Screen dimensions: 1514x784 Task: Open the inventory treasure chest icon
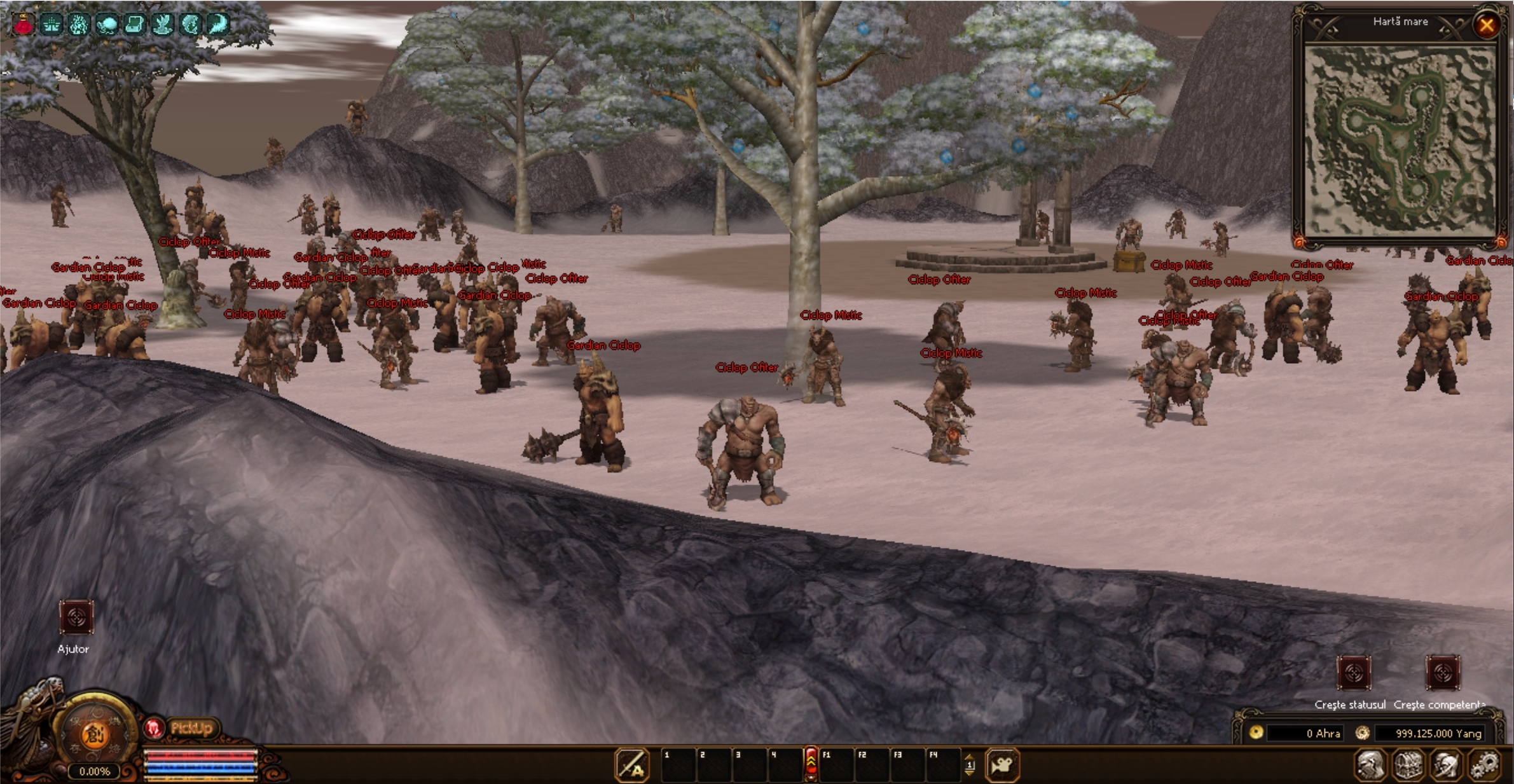1408,765
